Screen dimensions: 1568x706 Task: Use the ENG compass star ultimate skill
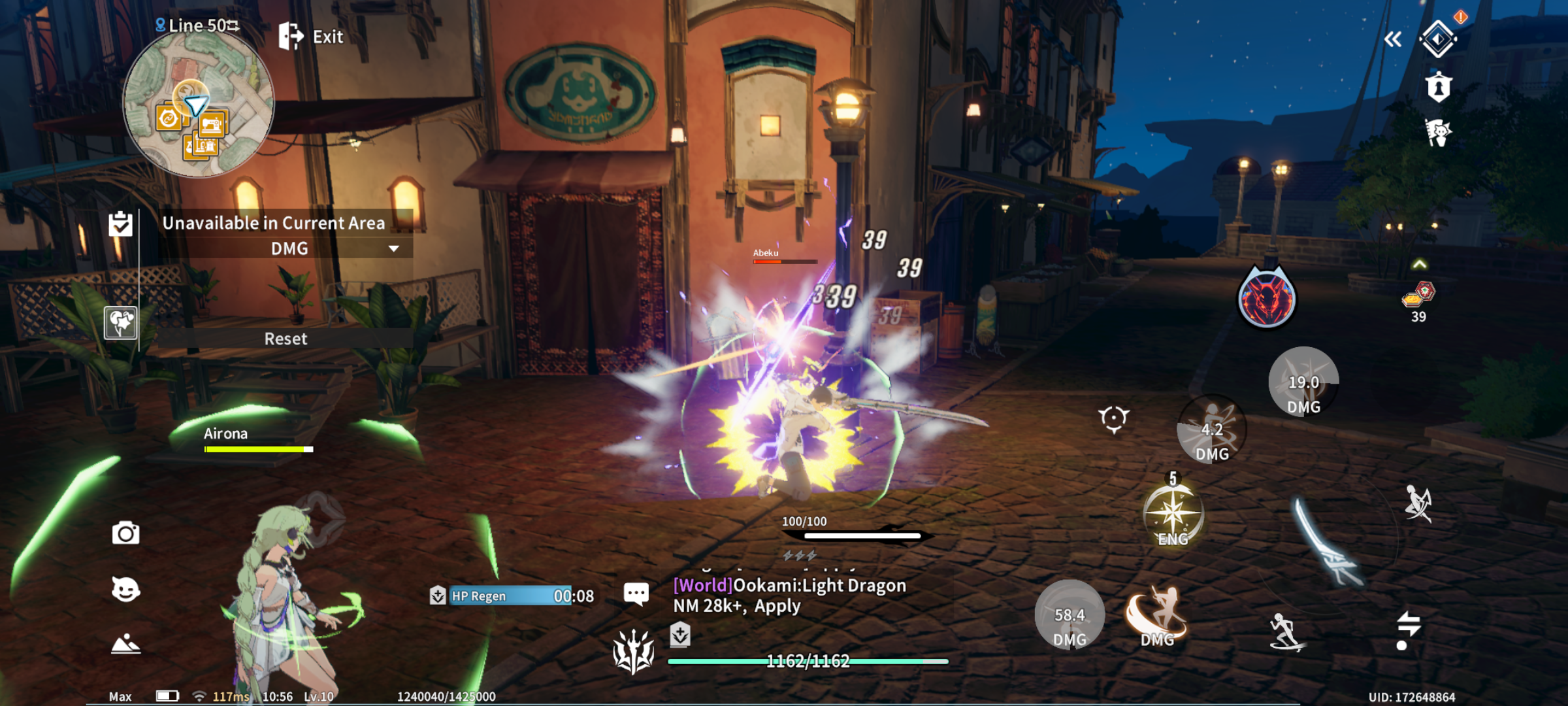coord(1173,515)
